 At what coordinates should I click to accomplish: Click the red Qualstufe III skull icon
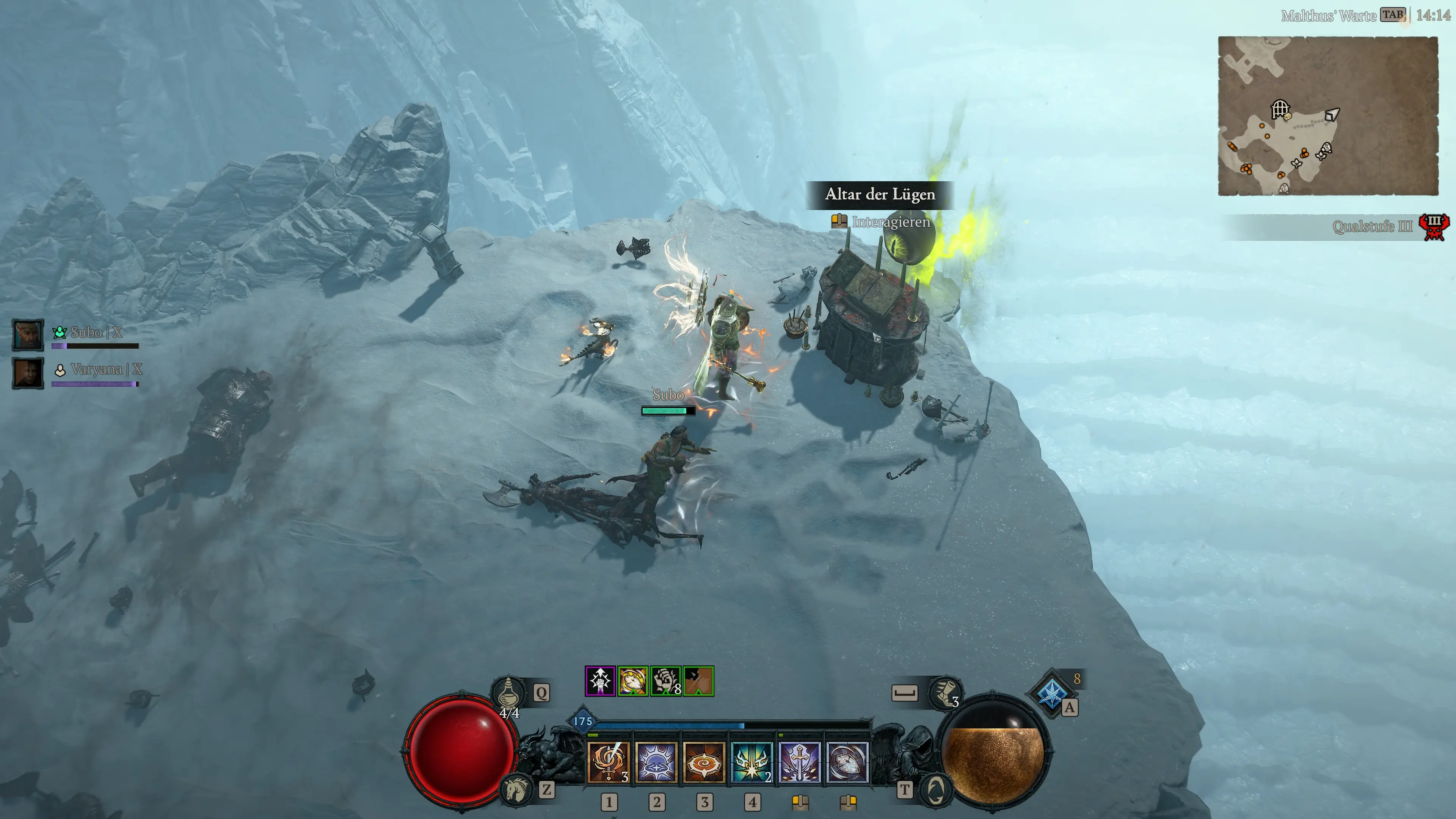(1434, 227)
